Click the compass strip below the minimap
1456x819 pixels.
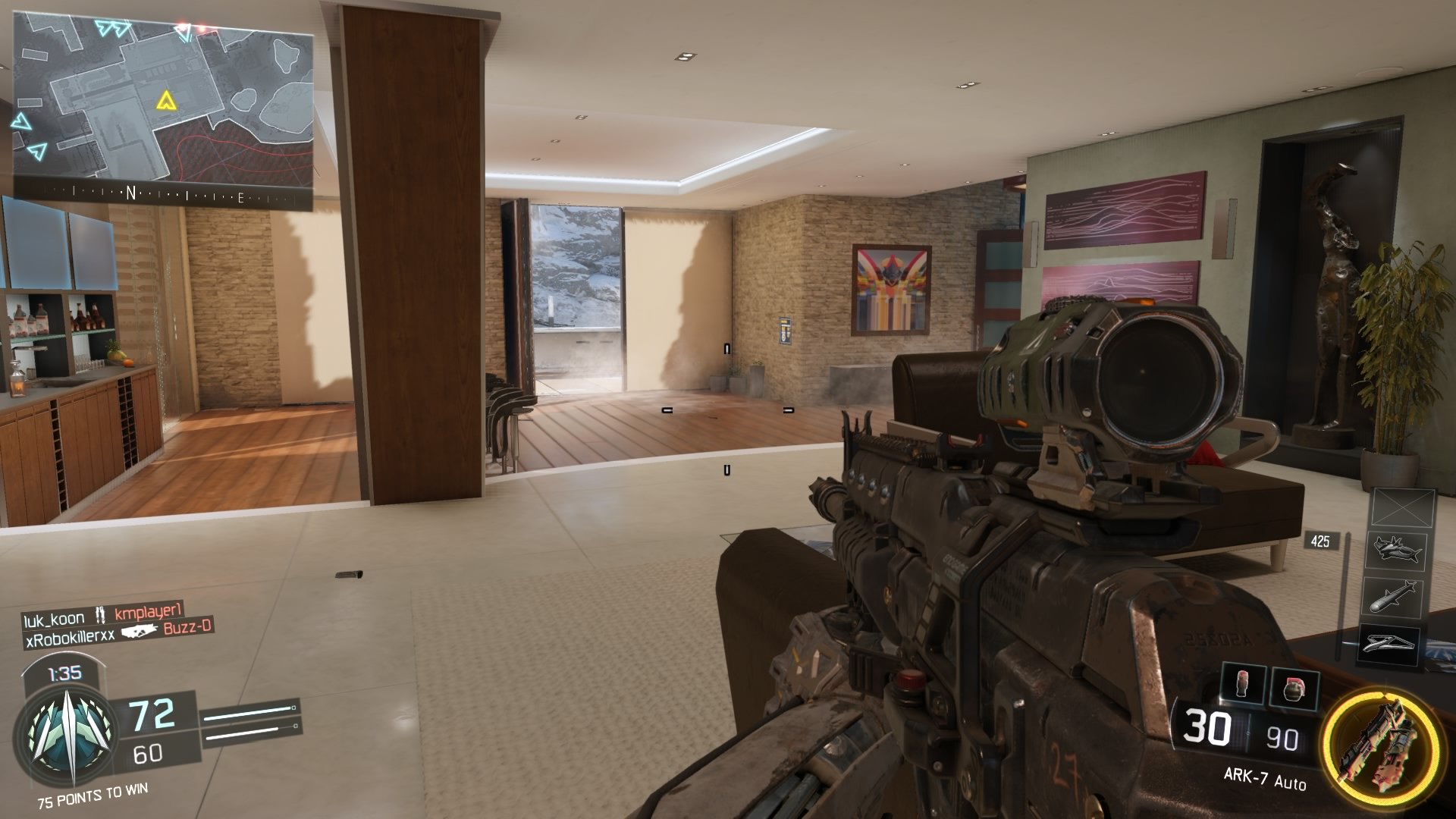(x=163, y=194)
